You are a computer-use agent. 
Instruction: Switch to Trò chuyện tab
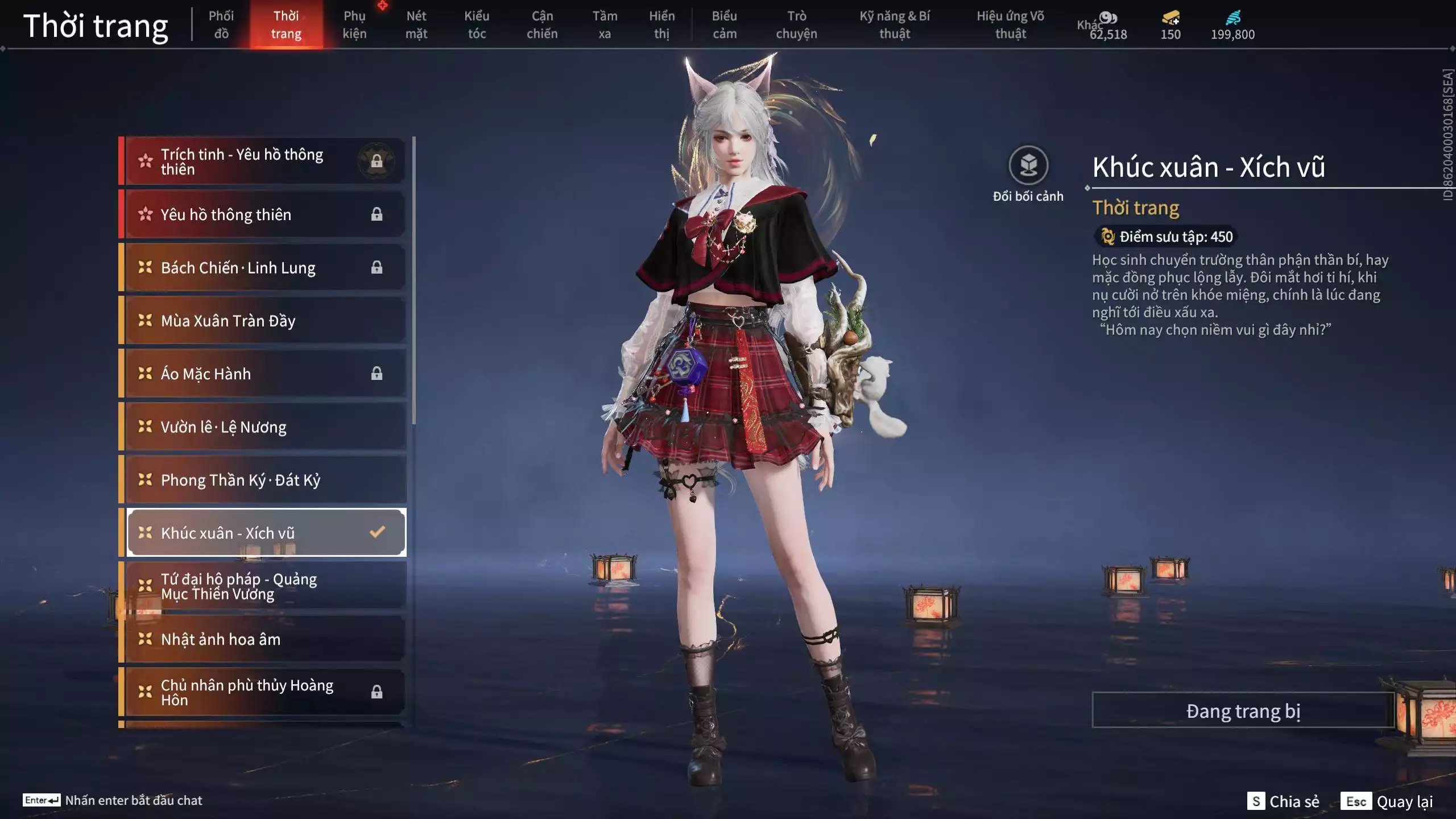click(x=796, y=24)
